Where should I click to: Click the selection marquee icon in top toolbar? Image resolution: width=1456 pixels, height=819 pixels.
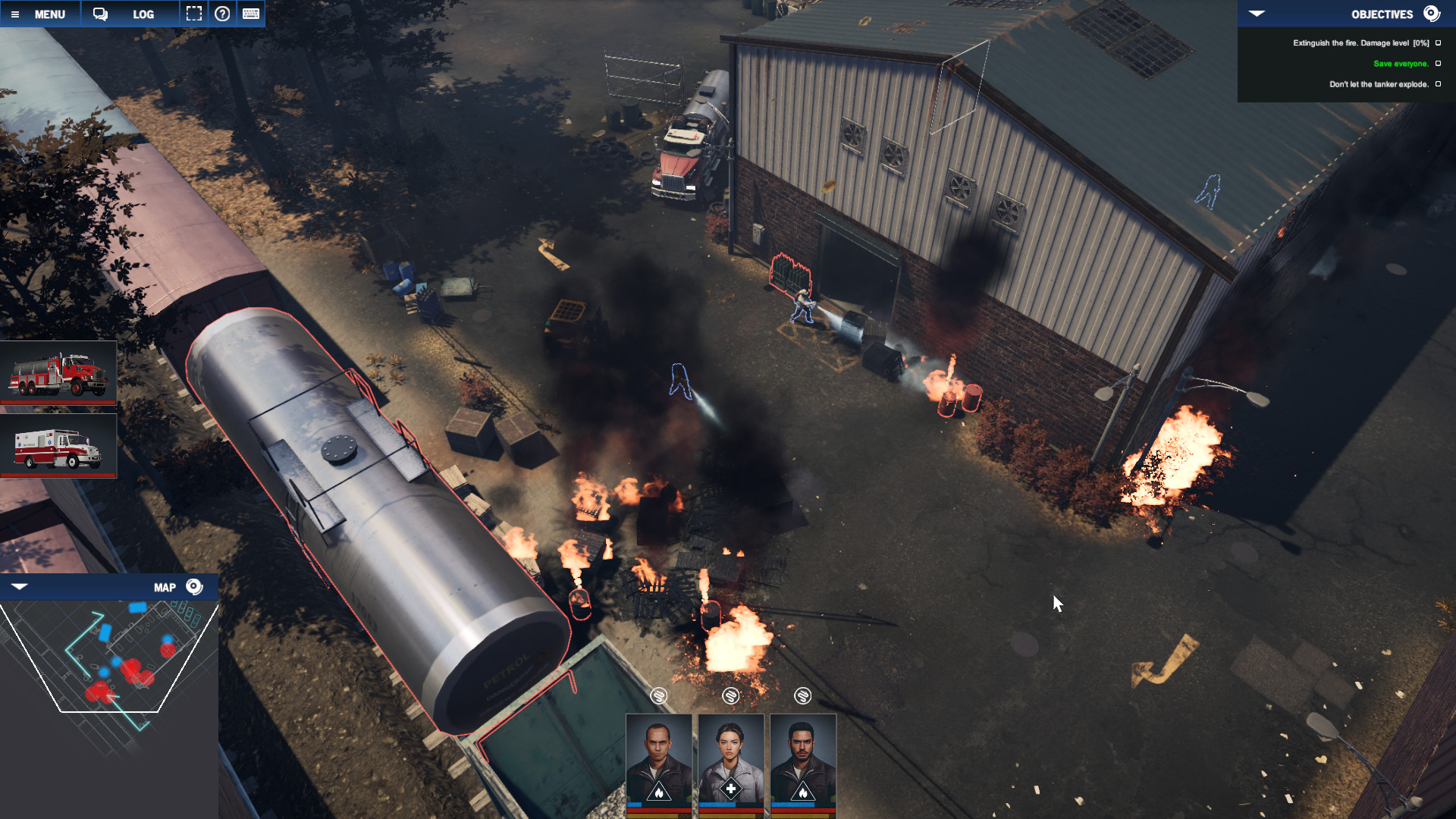[194, 14]
